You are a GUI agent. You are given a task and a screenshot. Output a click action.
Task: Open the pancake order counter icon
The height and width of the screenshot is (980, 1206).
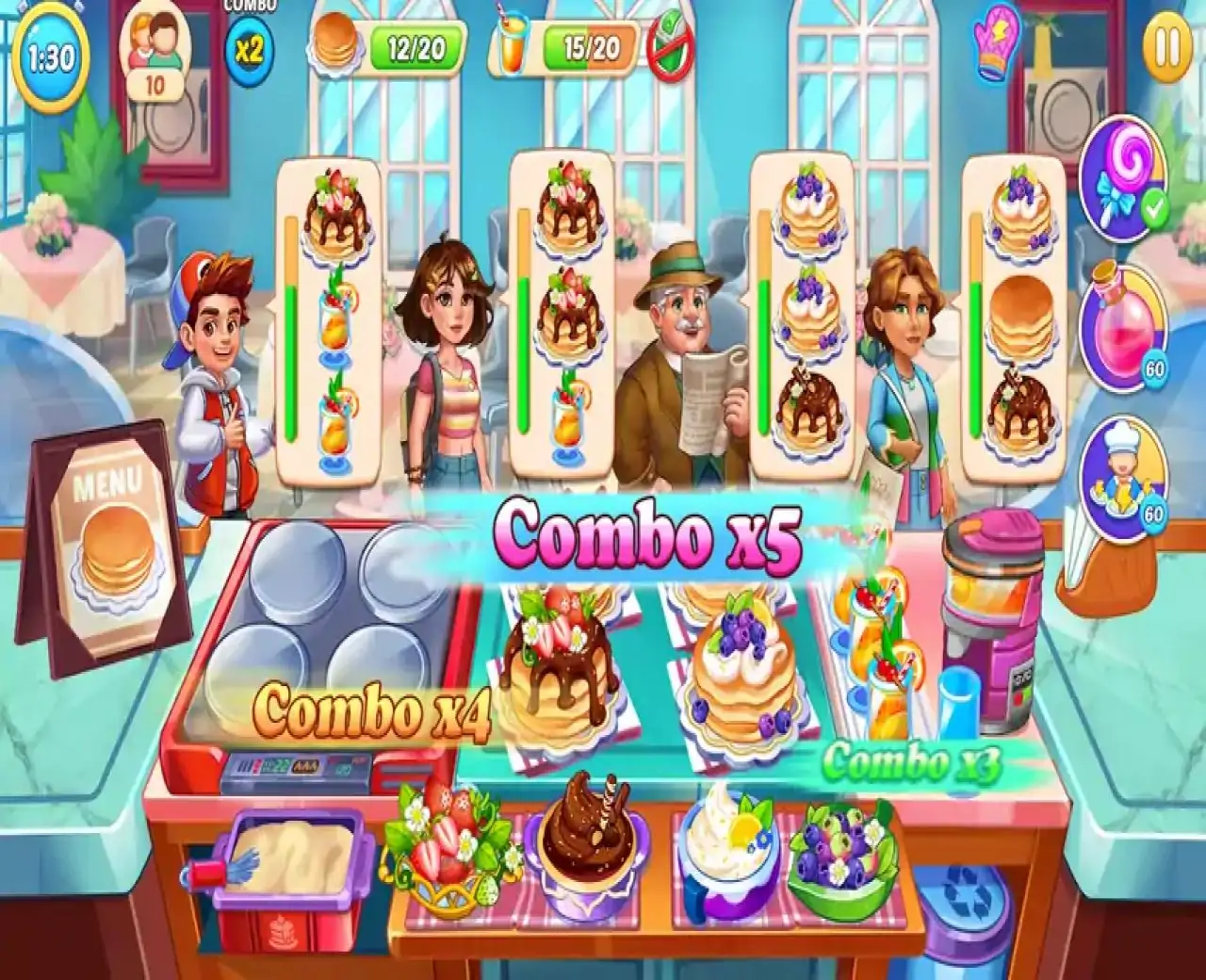coord(335,42)
